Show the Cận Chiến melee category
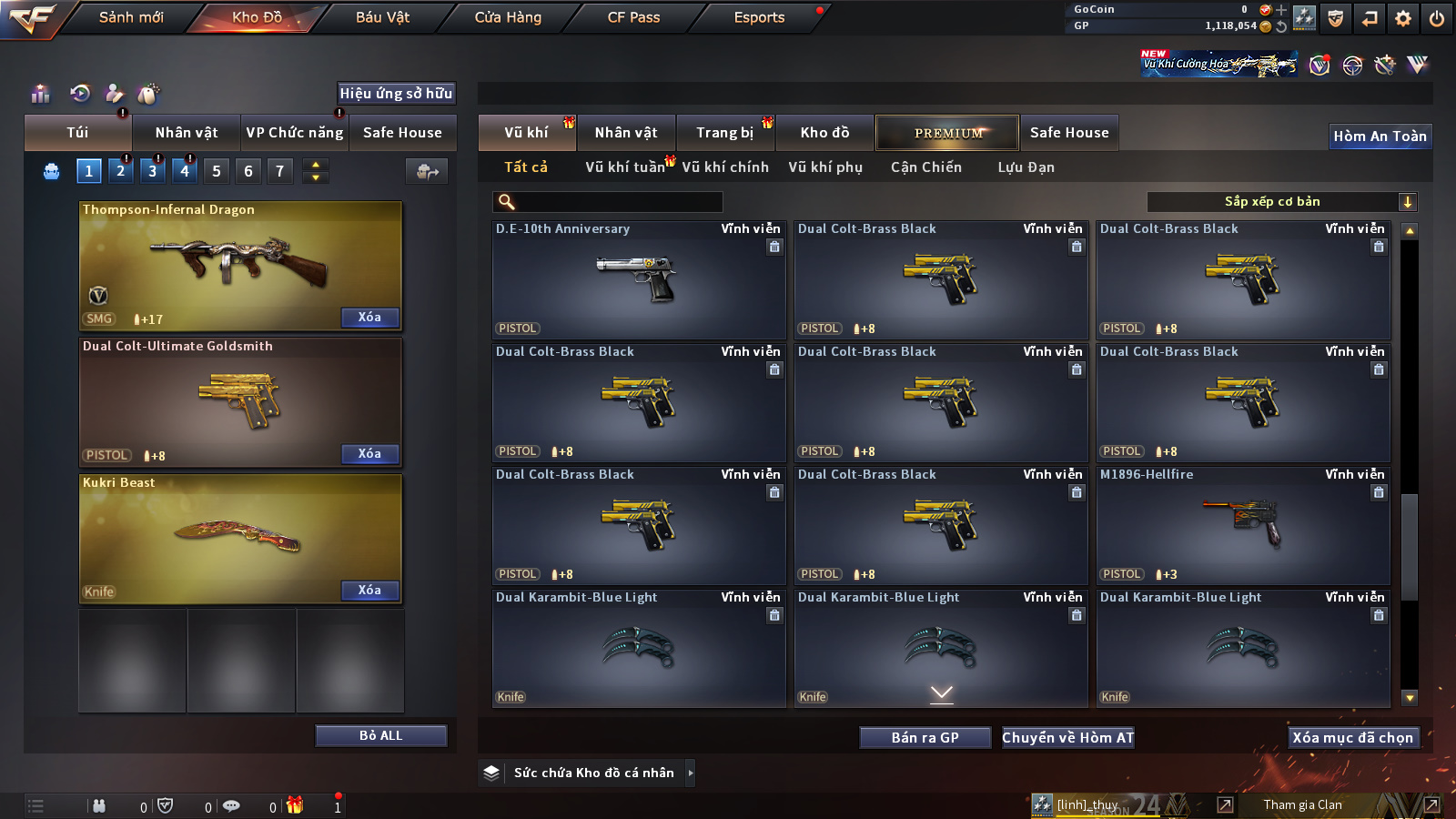1456x819 pixels. [925, 167]
